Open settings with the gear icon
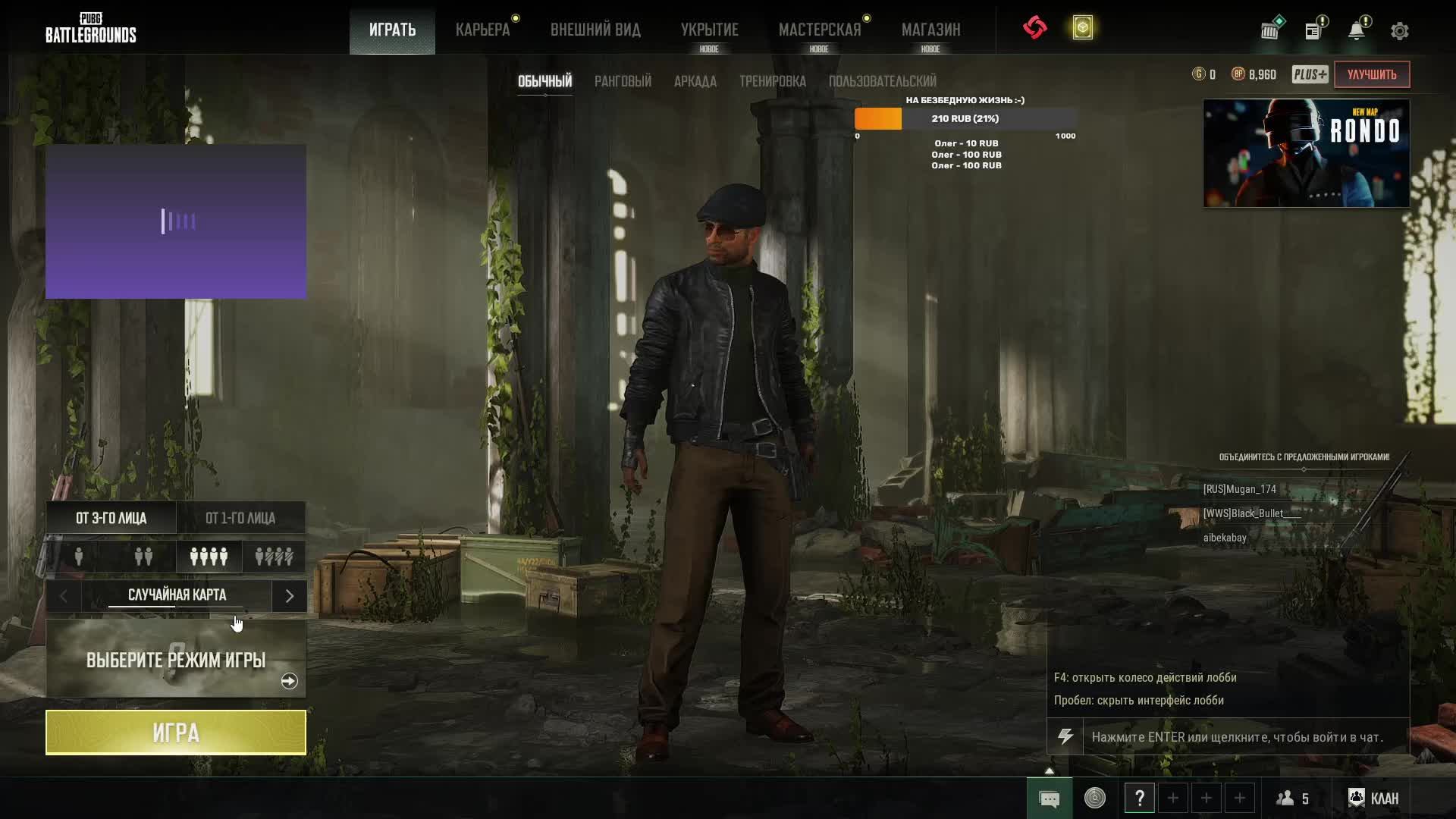This screenshot has width=1456, height=819. (x=1399, y=31)
